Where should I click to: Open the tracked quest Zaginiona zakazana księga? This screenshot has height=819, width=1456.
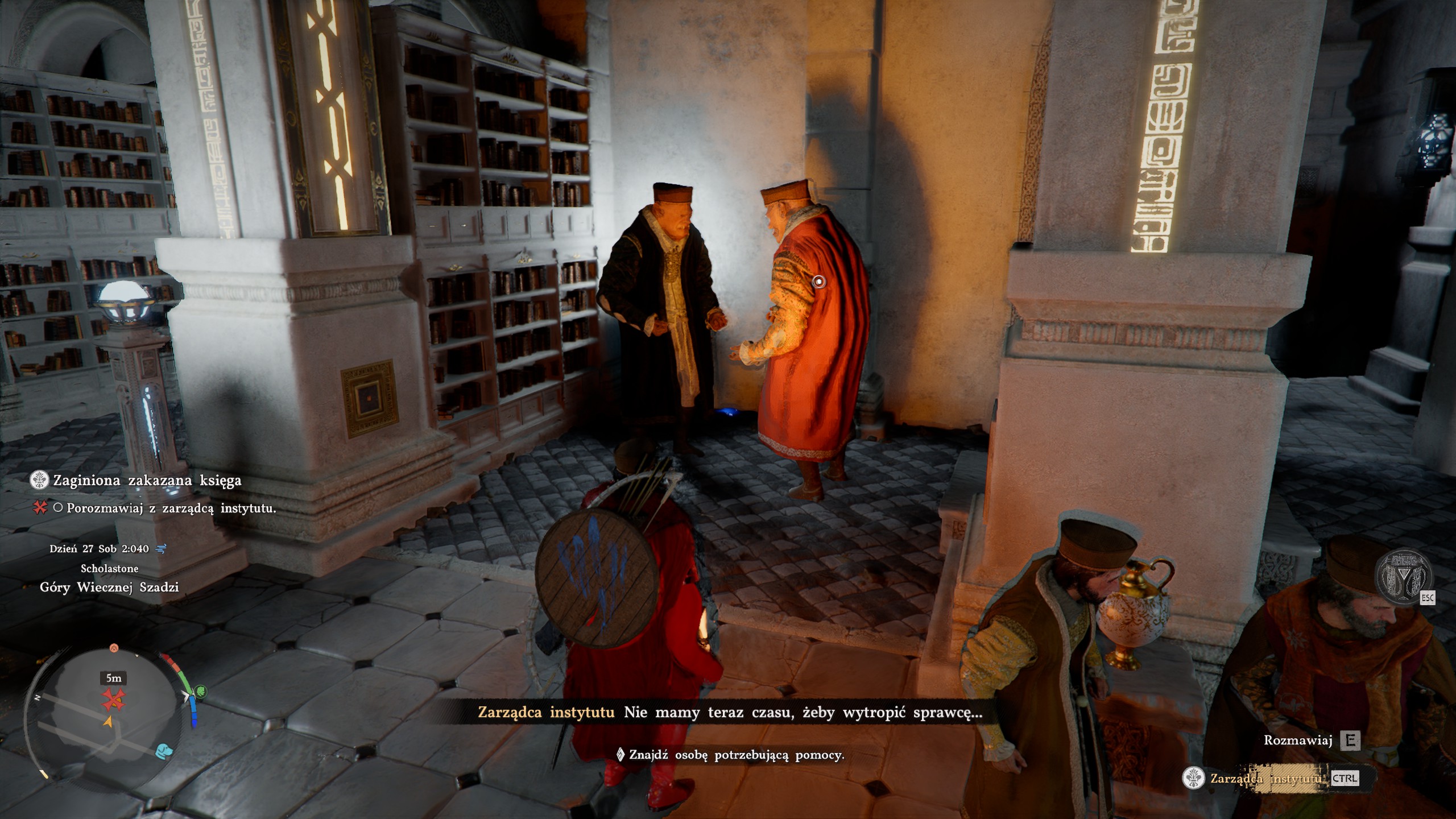[147, 481]
